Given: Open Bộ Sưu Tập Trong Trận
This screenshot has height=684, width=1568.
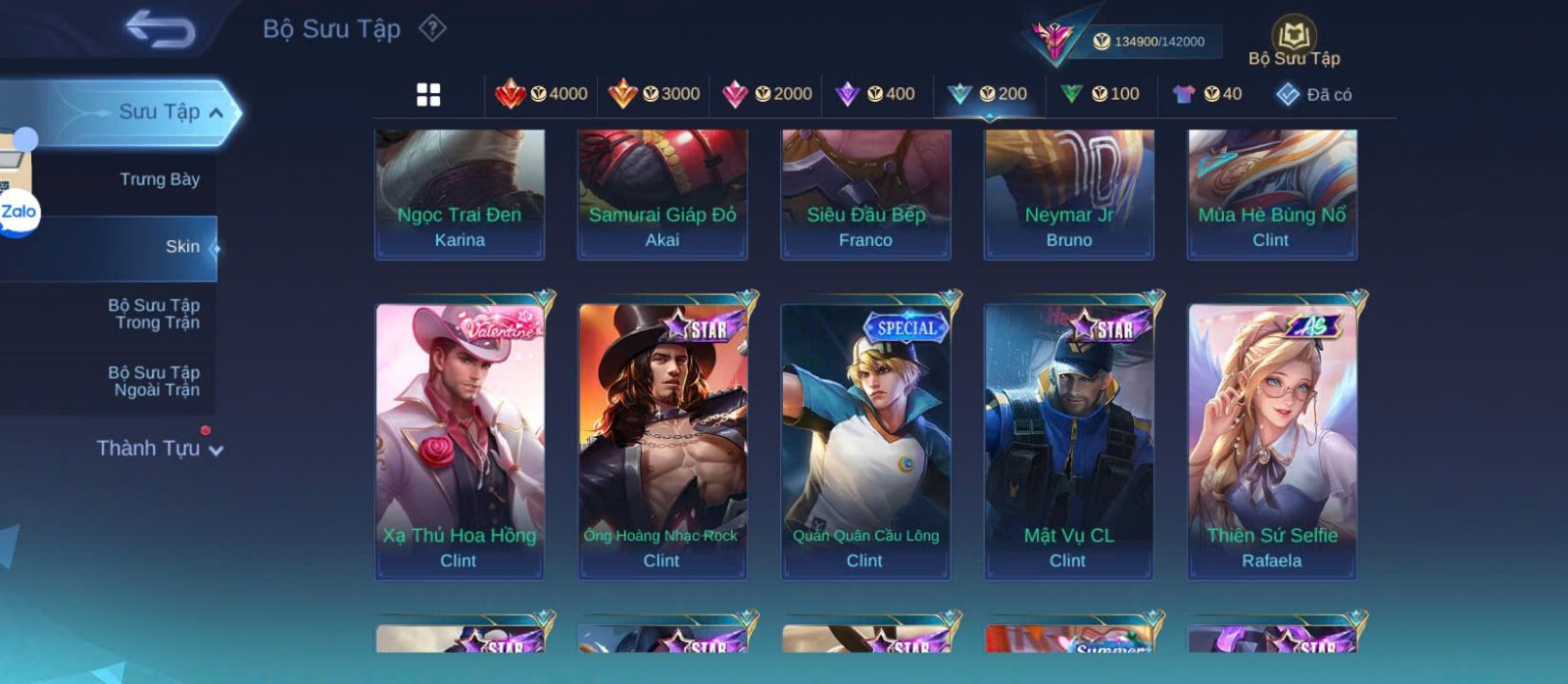Looking at the screenshot, I should coord(154,314).
